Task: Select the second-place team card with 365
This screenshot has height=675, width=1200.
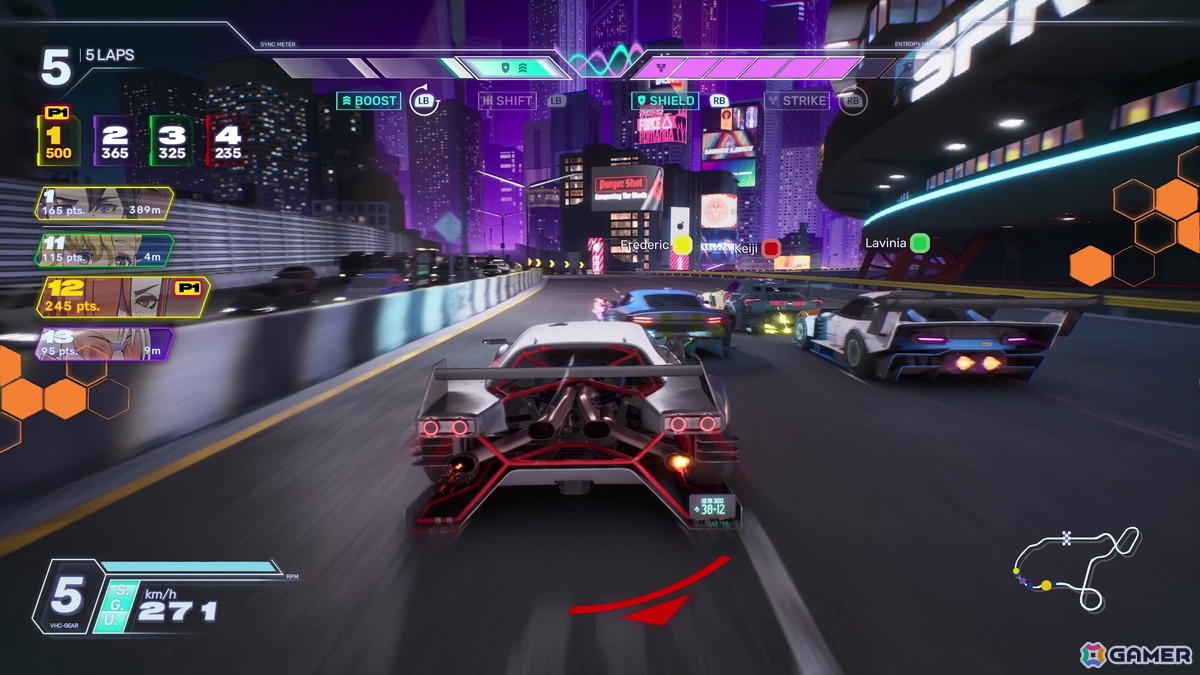Action: tap(115, 142)
